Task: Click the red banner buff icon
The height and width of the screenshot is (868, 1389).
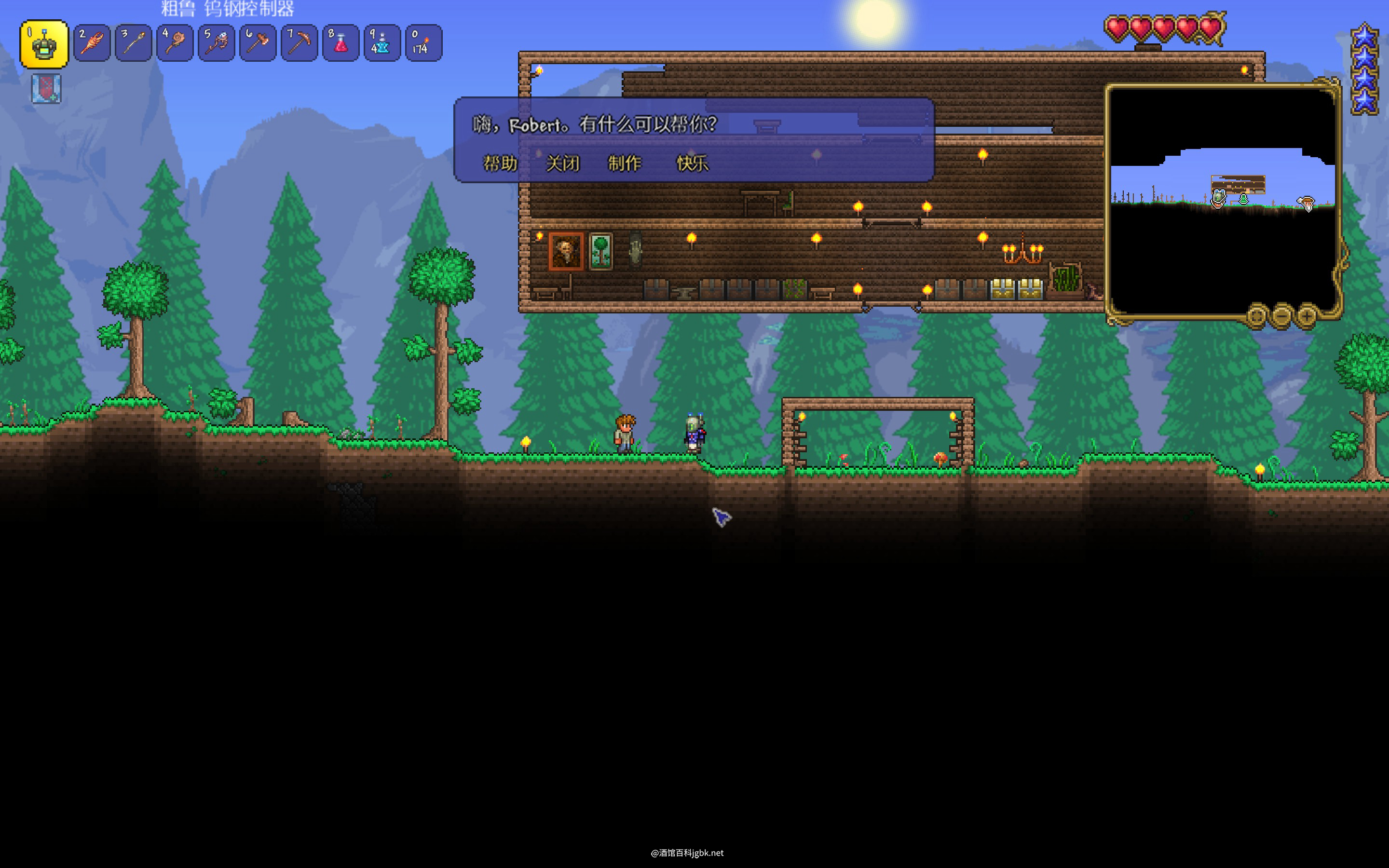Action: [x=46, y=89]
